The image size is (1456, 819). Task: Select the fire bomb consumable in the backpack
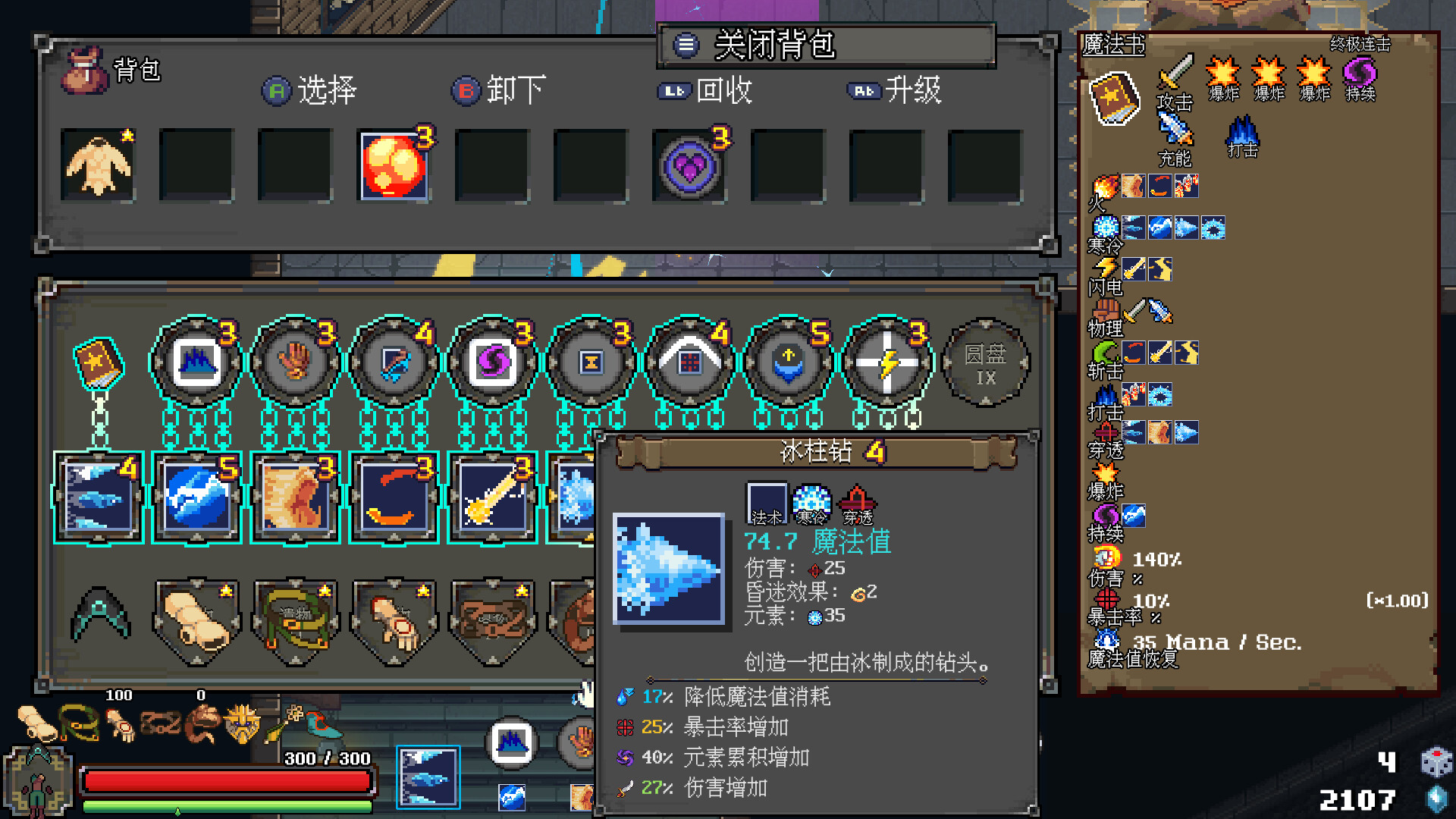tap(394, 165)
